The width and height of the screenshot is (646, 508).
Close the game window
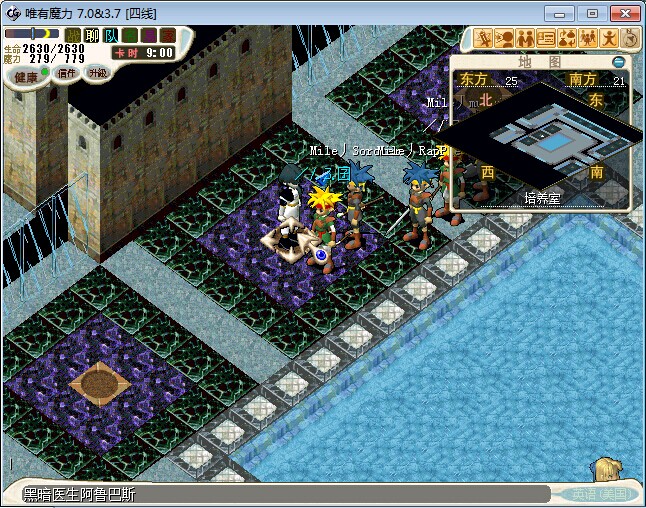[623, 12]
